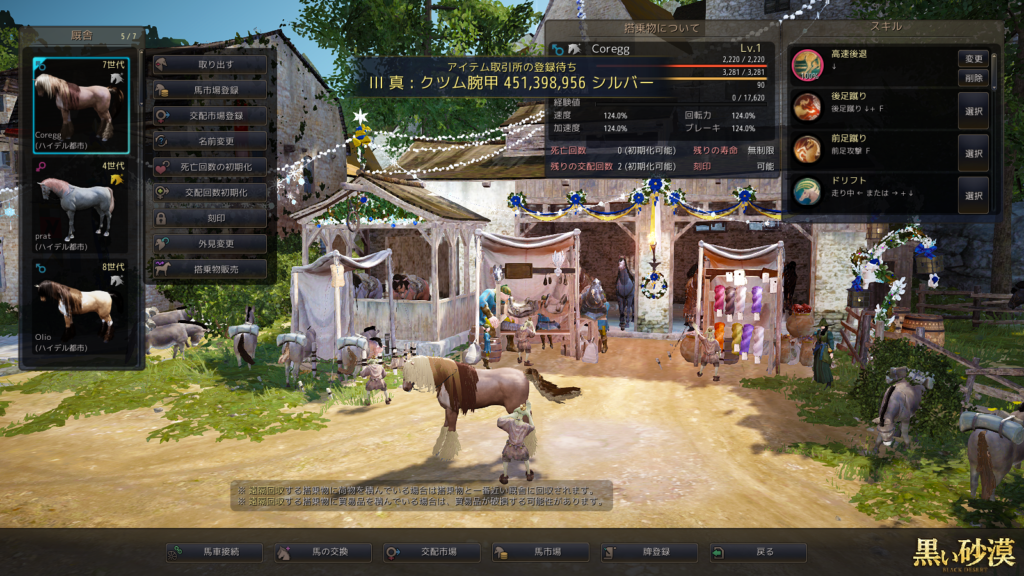Register the horse via 馬市場登録
The width and height of the screenshot is (1024, 576).
click(x=210, y=90)
